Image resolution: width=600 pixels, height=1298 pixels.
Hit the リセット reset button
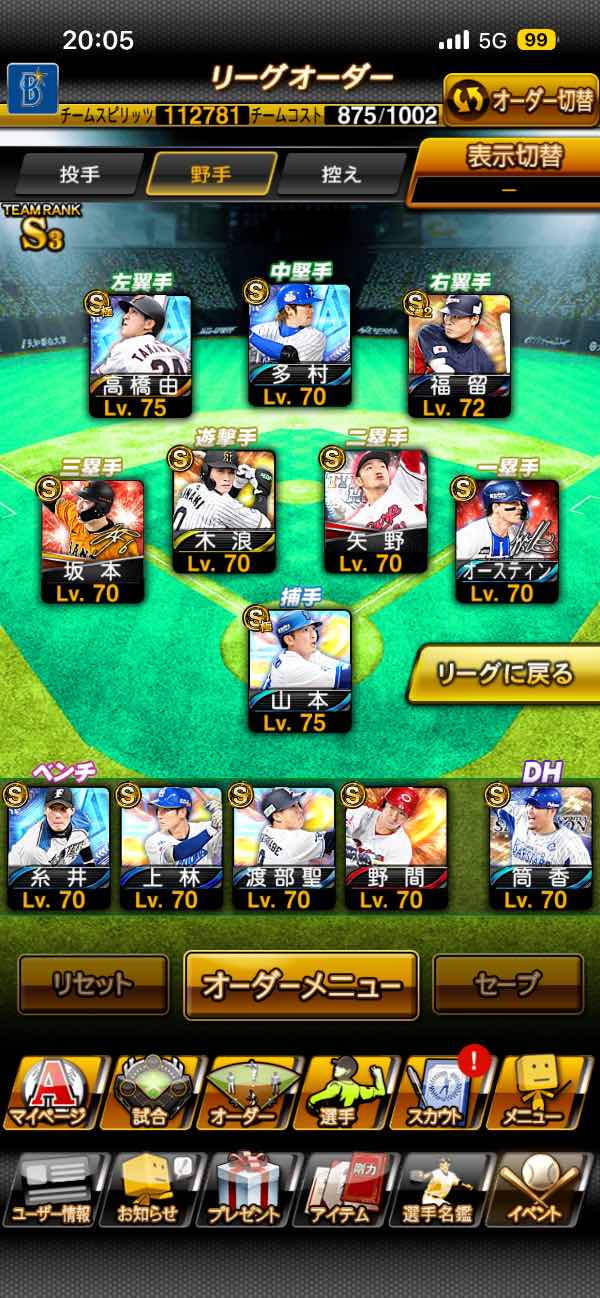click(x=93, y=985)
